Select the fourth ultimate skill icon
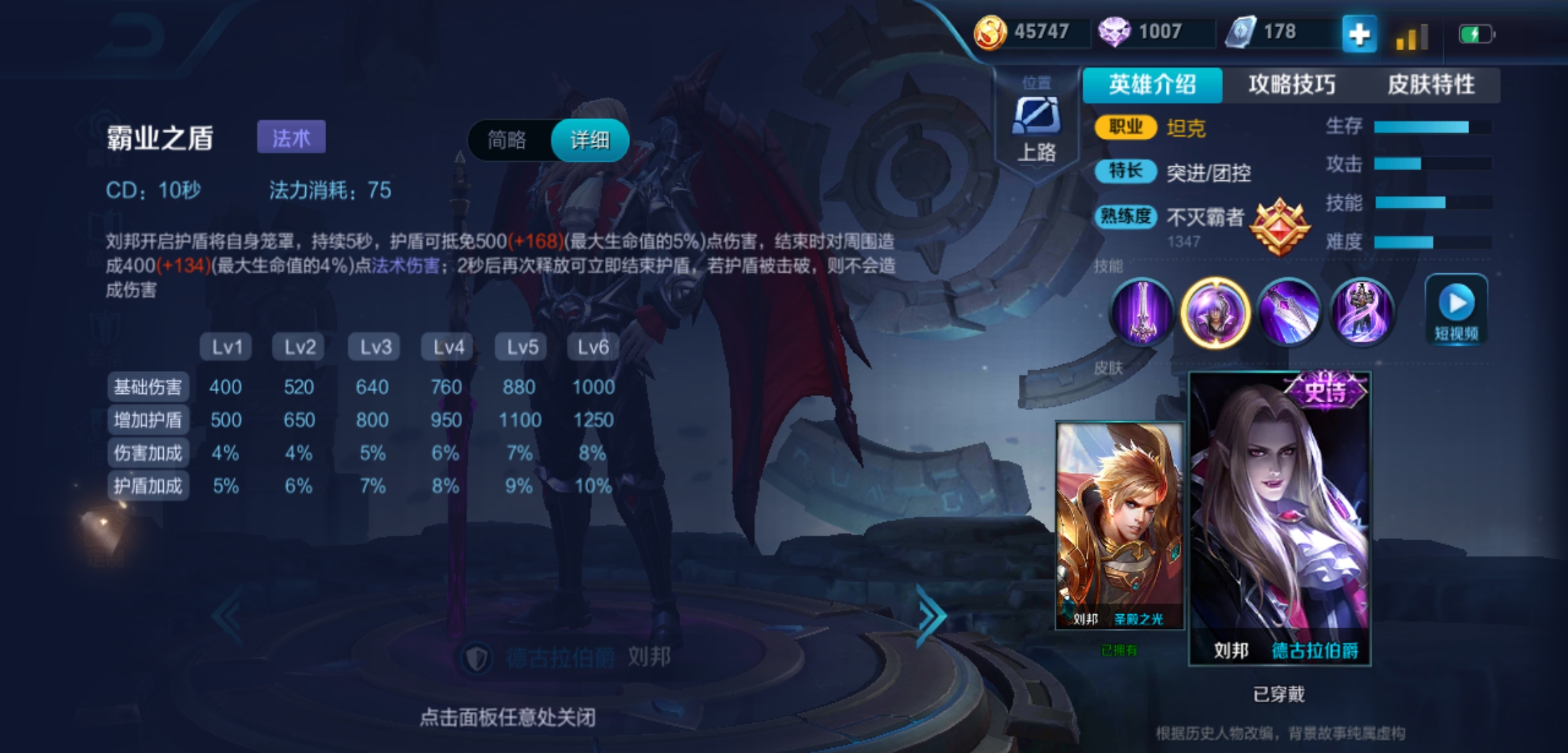 [1361, 312]
